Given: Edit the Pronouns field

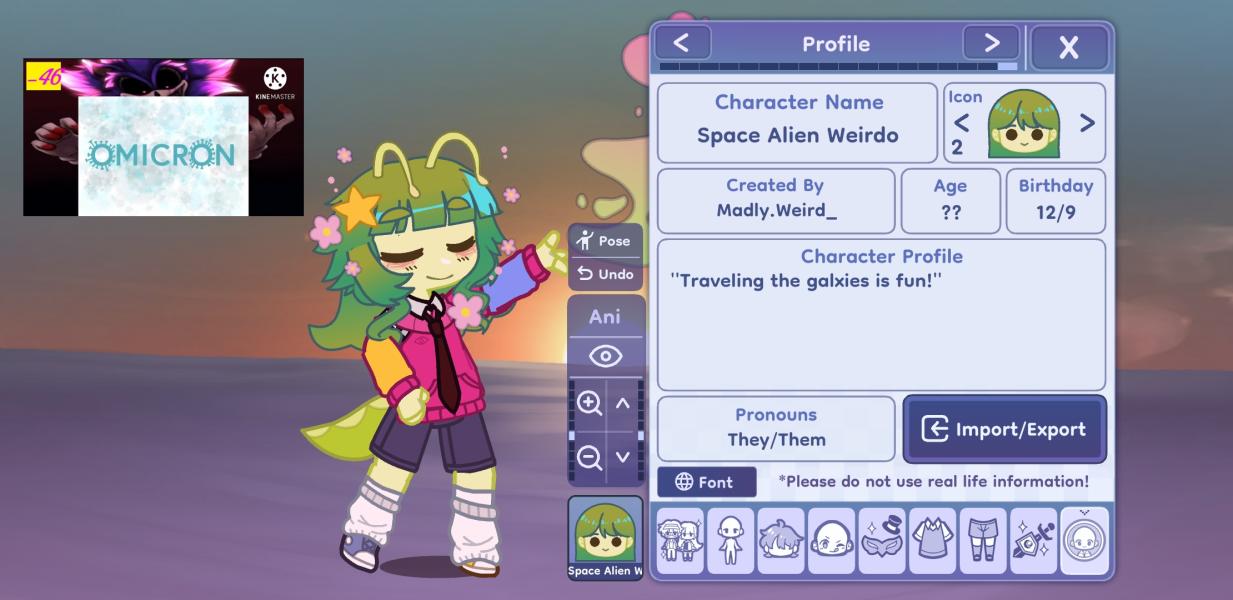Looking at the screenshot, I should click(x=776, y=428).
